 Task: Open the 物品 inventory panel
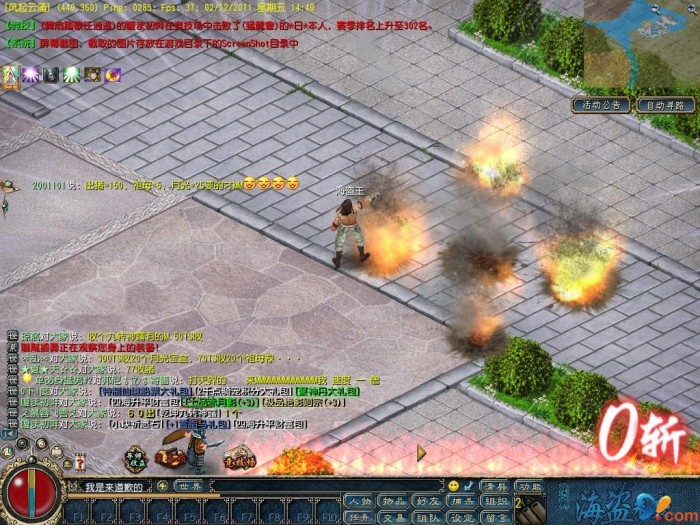point(393,501)
